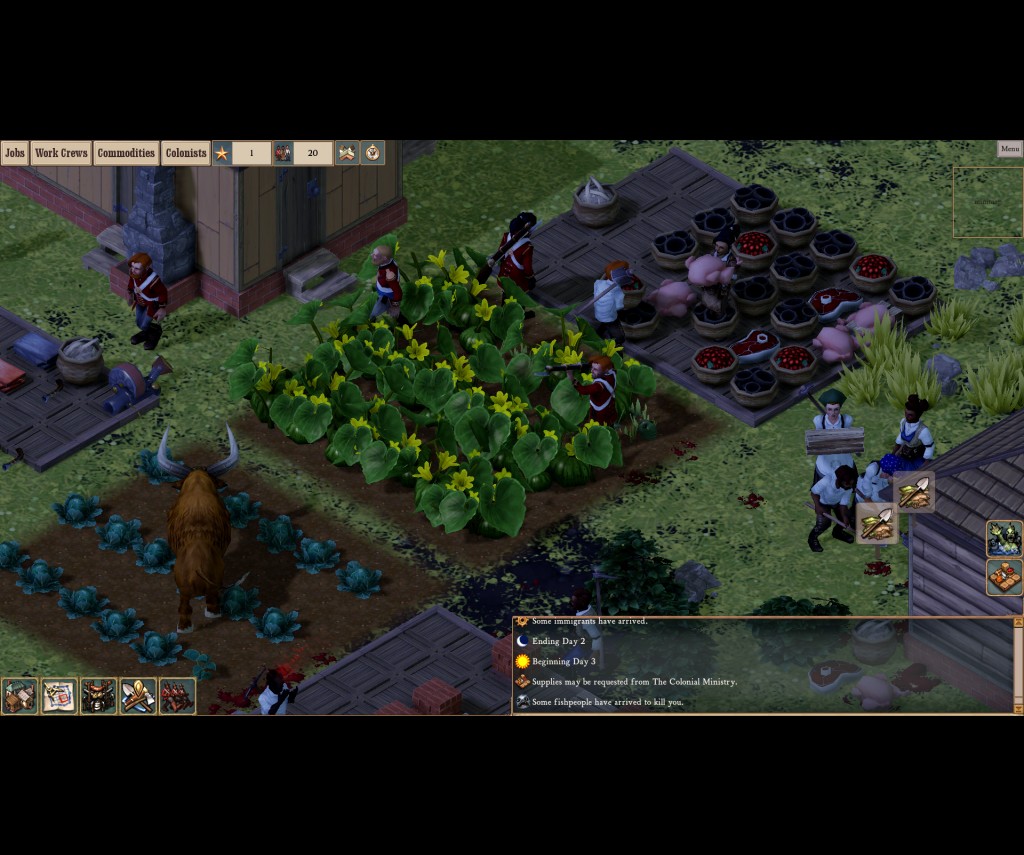Open the Jobs panel
Viewport: 1024px width, 855px height.
click(15, 153)
